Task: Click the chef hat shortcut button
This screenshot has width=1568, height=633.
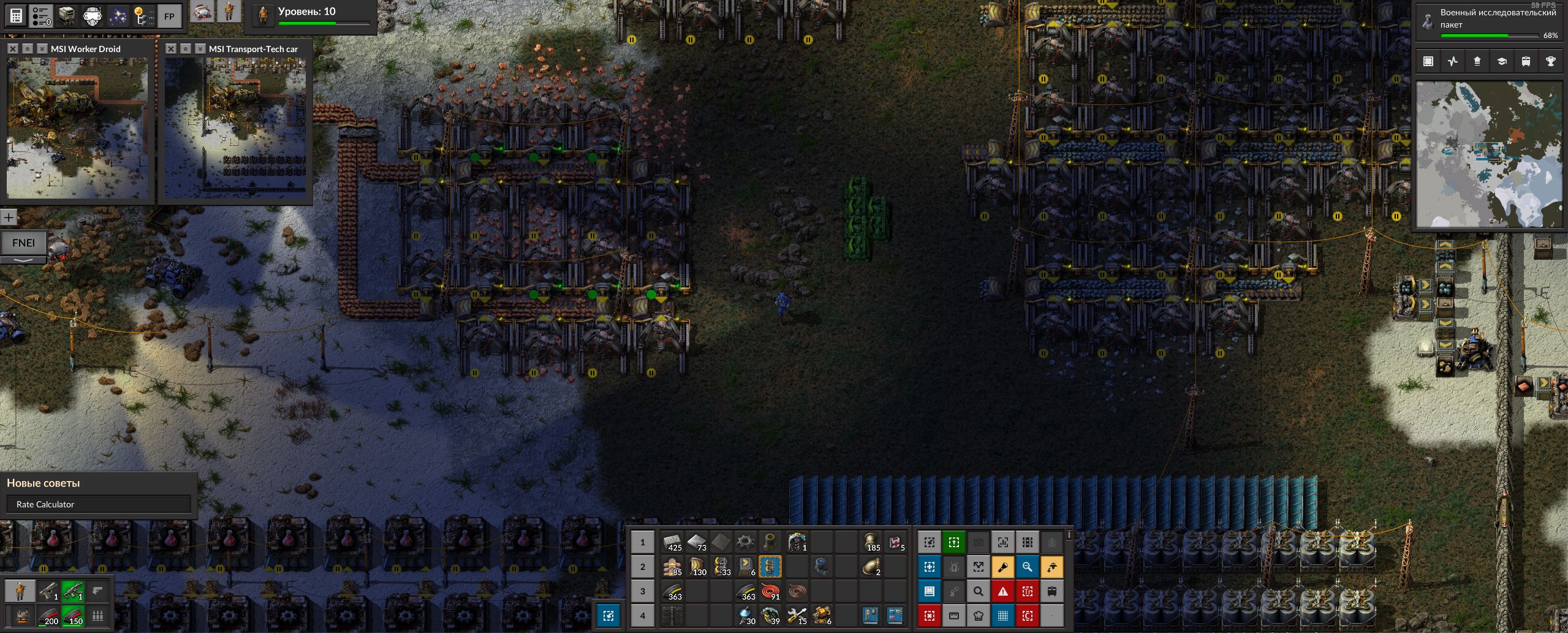Action: click(979, 615)
